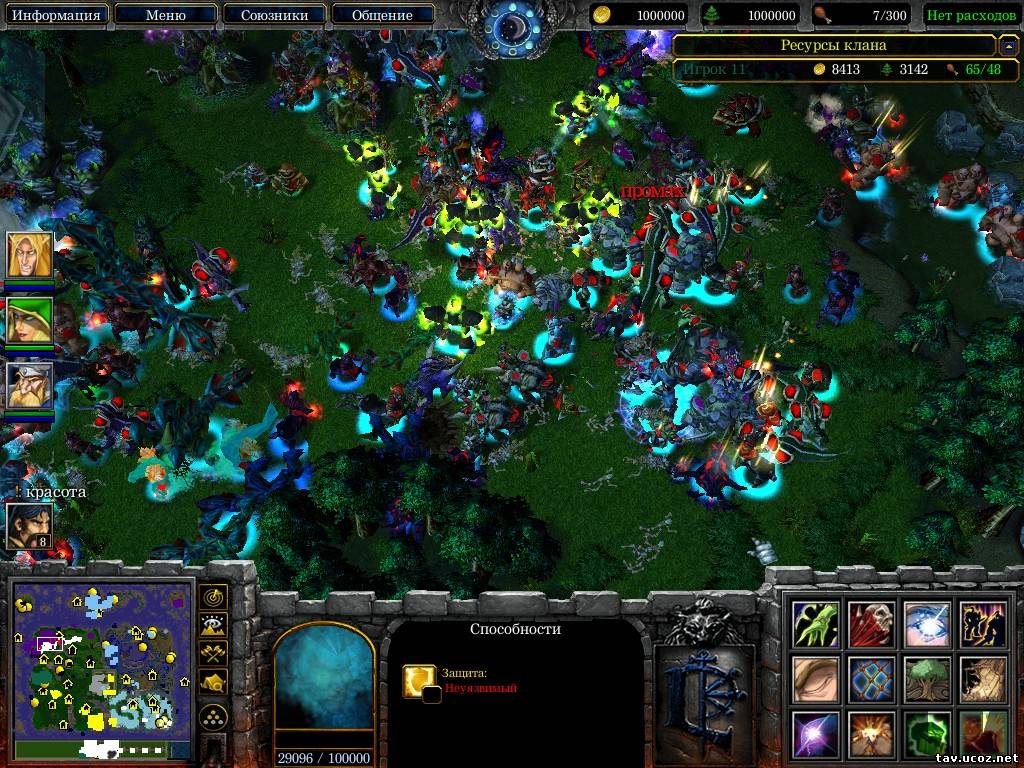
Task: Open the Меню button
Action: [165, 15]
